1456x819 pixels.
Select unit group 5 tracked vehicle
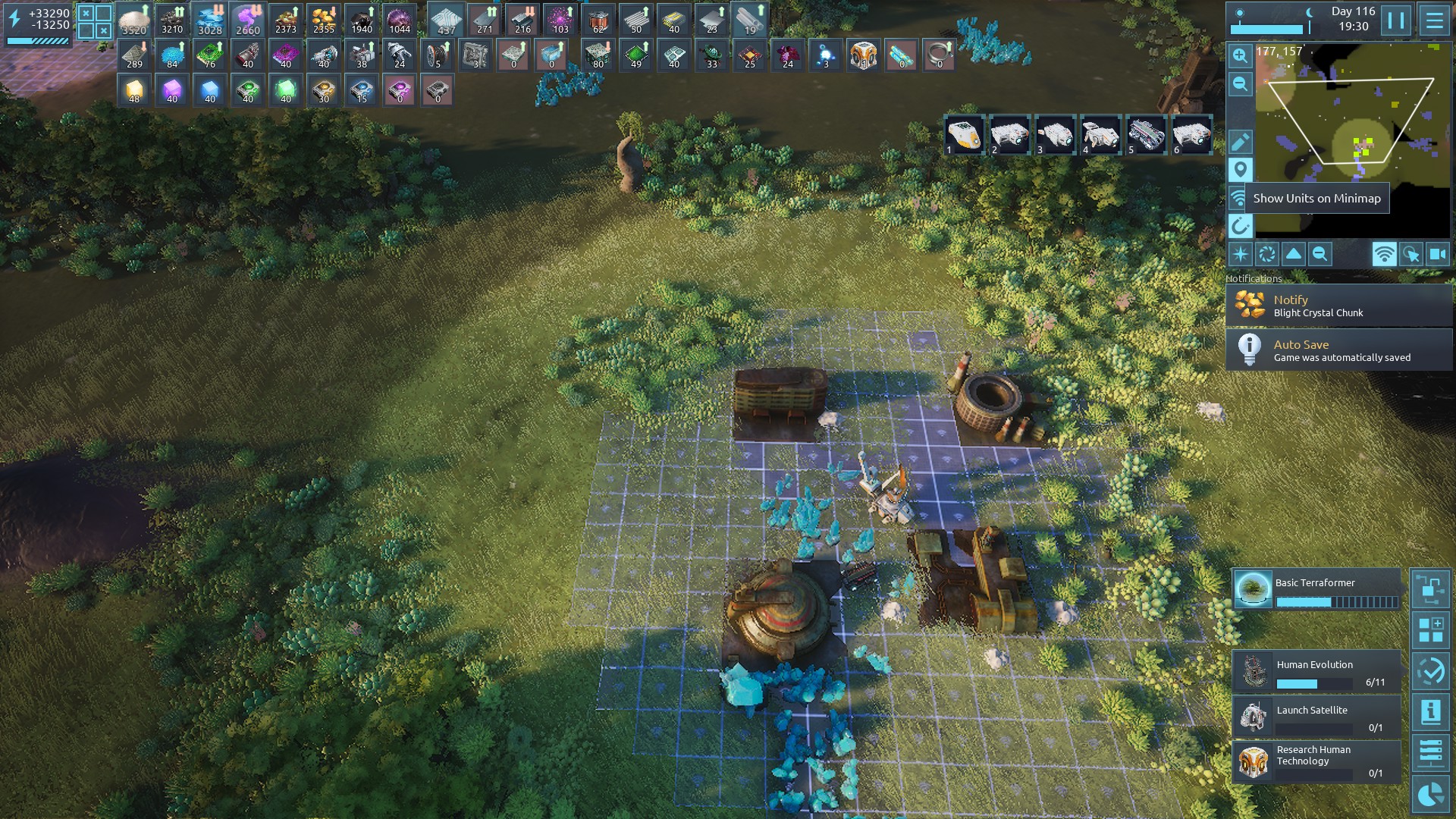click(1146, 136)
